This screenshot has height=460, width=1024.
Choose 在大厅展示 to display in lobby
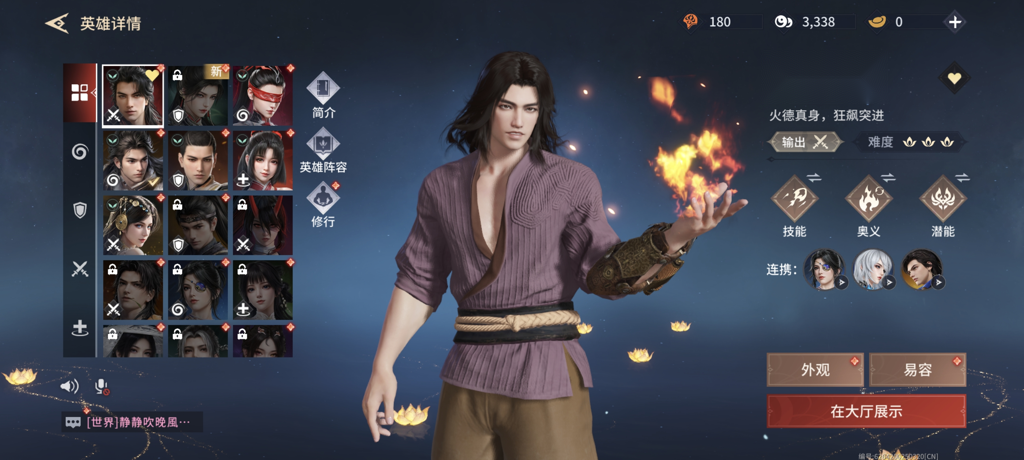(x=866, y=411)
